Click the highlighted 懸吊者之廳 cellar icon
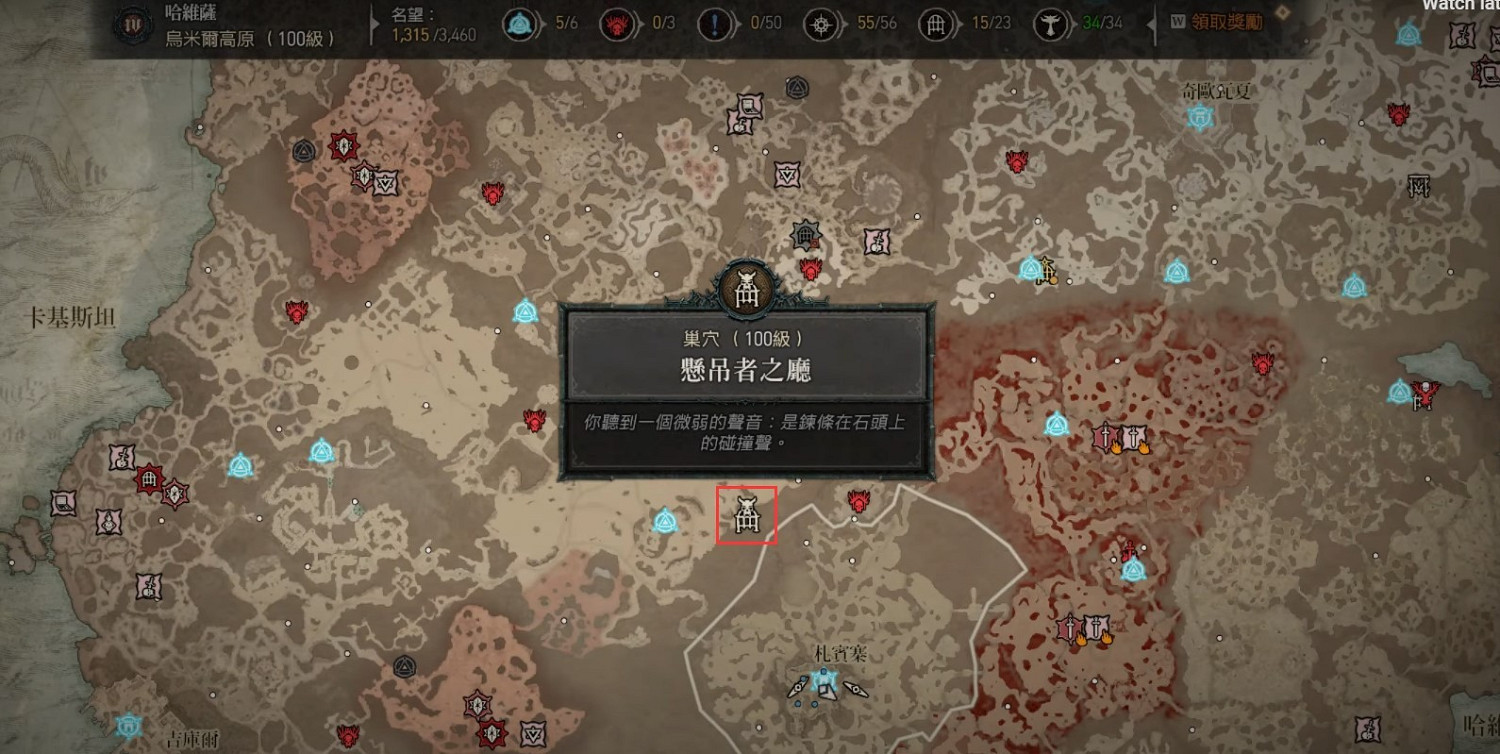This screenshot has width=1500, height=754. [745, 518]
